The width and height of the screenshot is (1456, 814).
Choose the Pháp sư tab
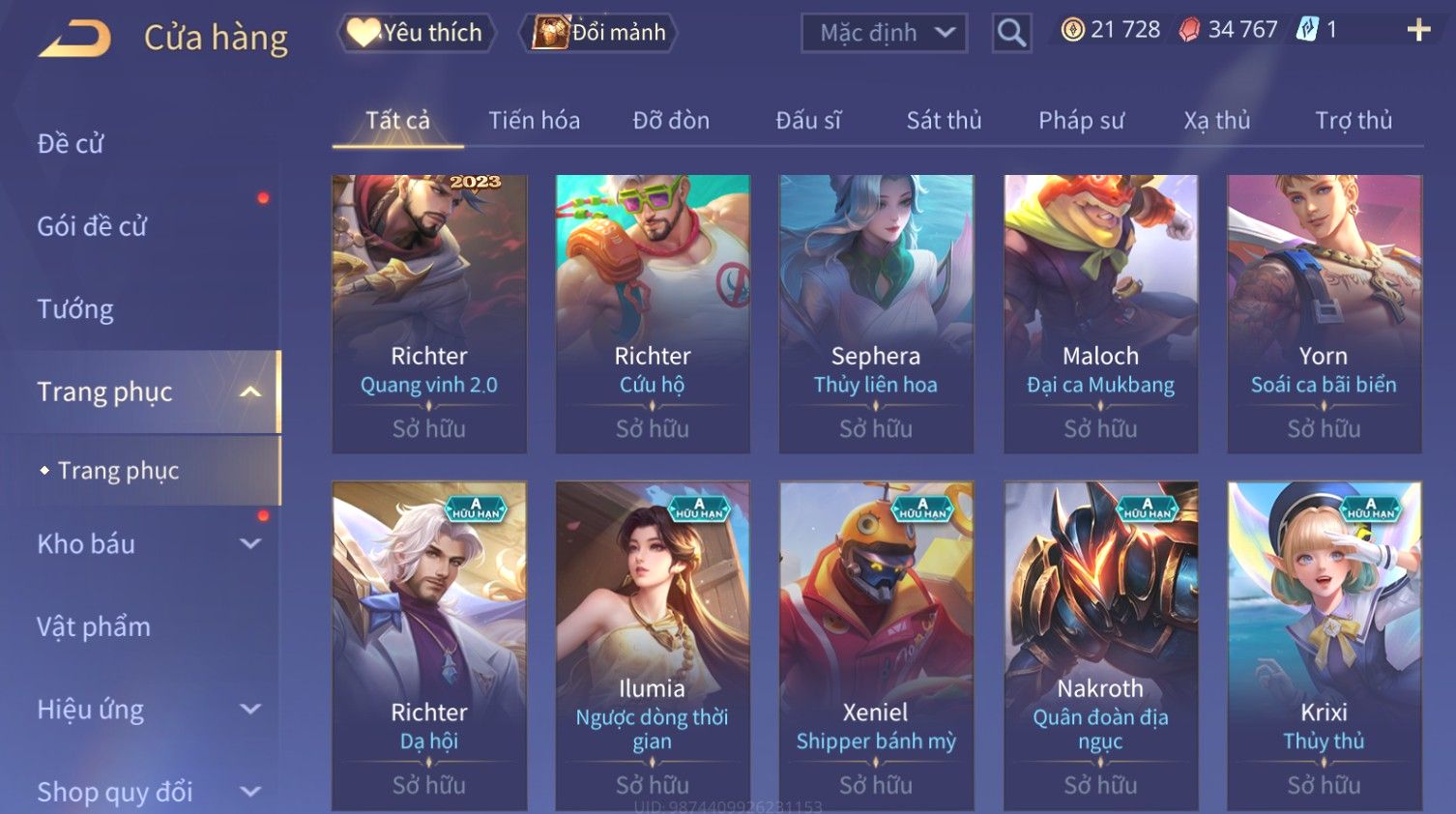pos(1081,121)
